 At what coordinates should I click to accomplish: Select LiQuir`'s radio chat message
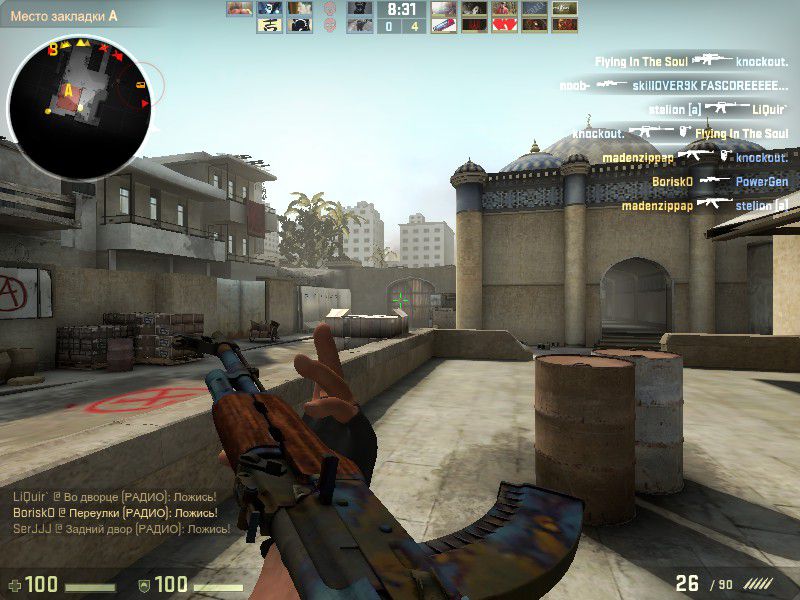click(x=115, y=496)
